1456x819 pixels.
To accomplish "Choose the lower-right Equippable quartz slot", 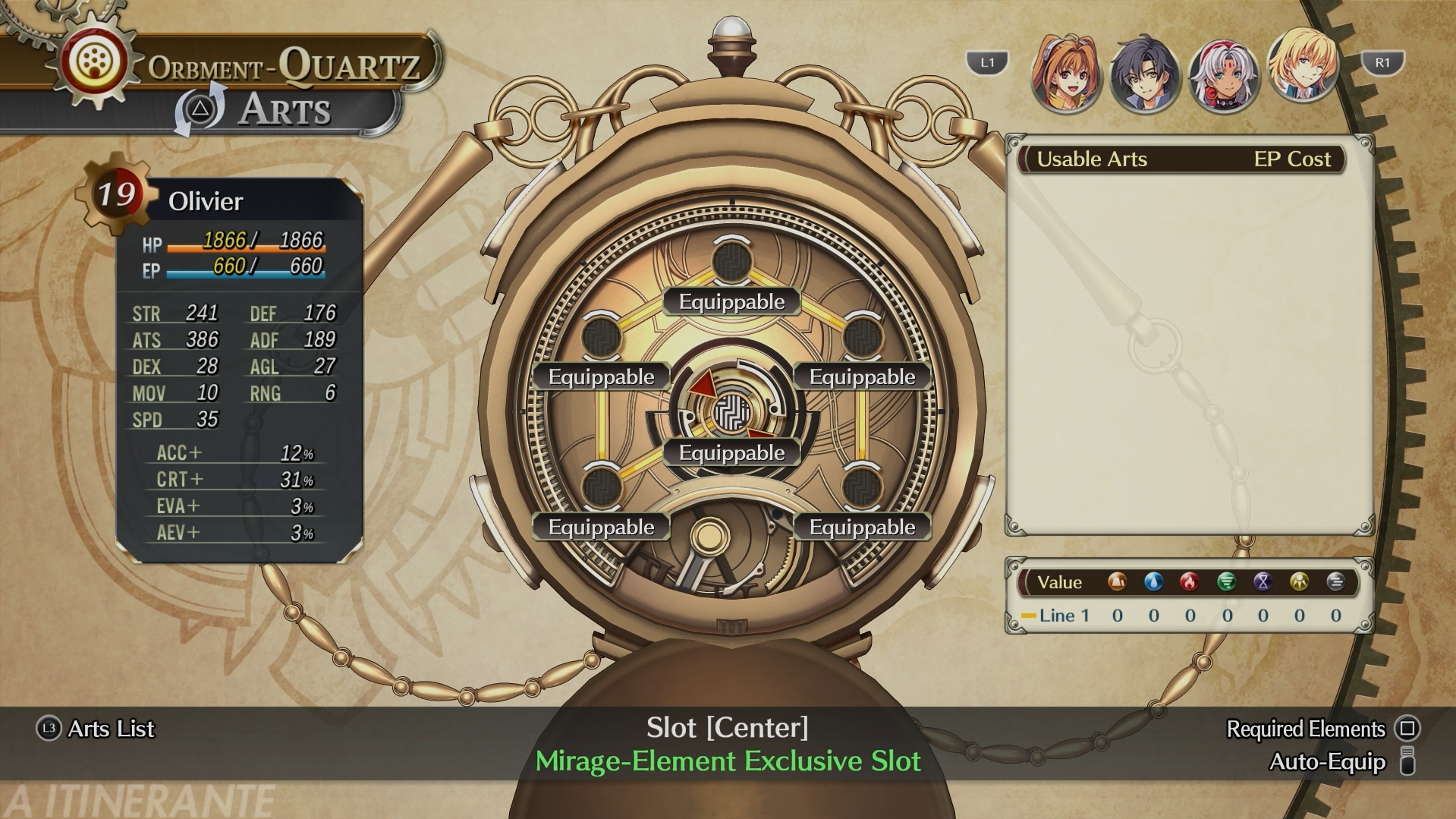I will point(863,487).
